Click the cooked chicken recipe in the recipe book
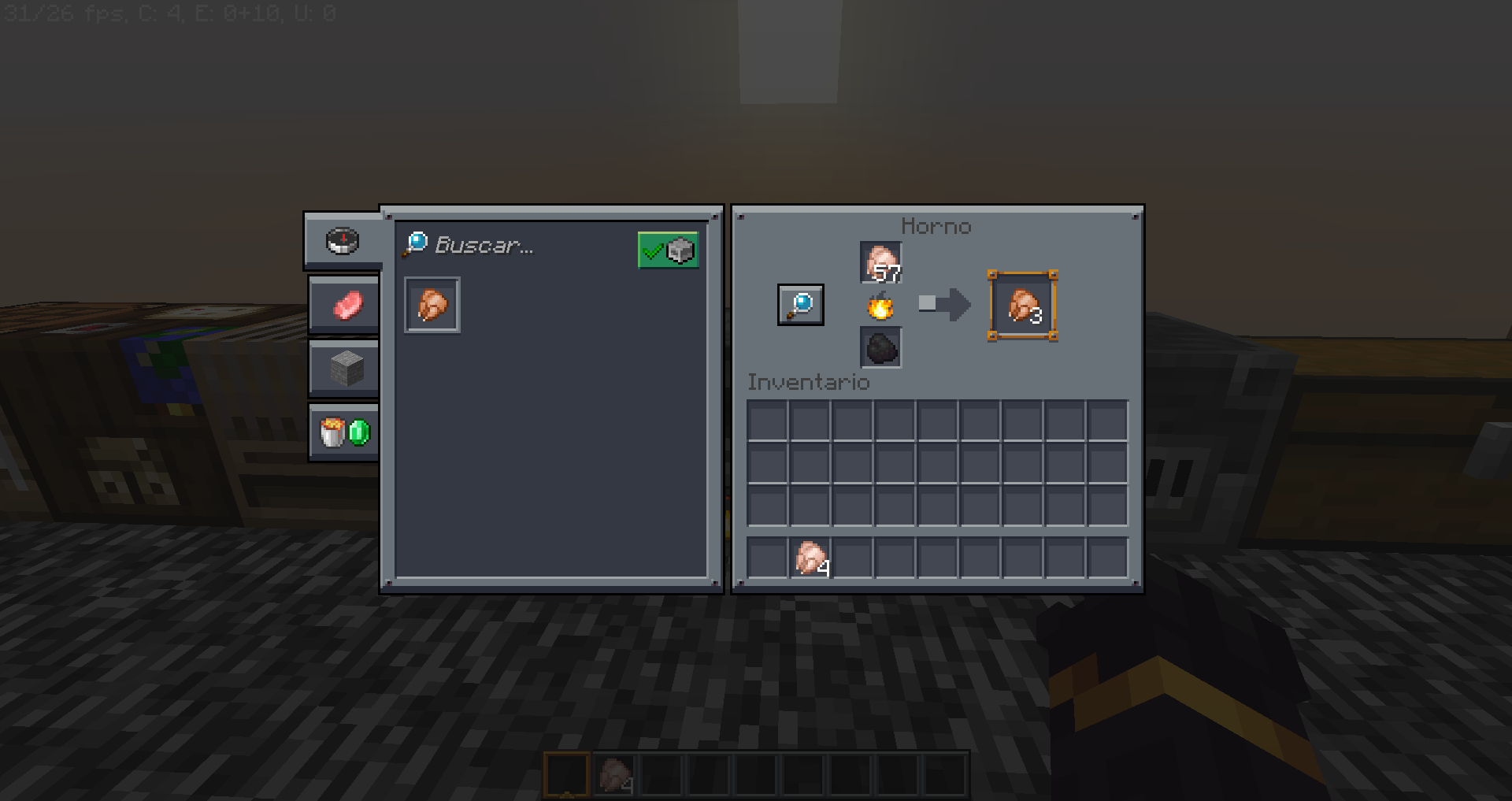The image size is (1512, 801). [432, 306]
